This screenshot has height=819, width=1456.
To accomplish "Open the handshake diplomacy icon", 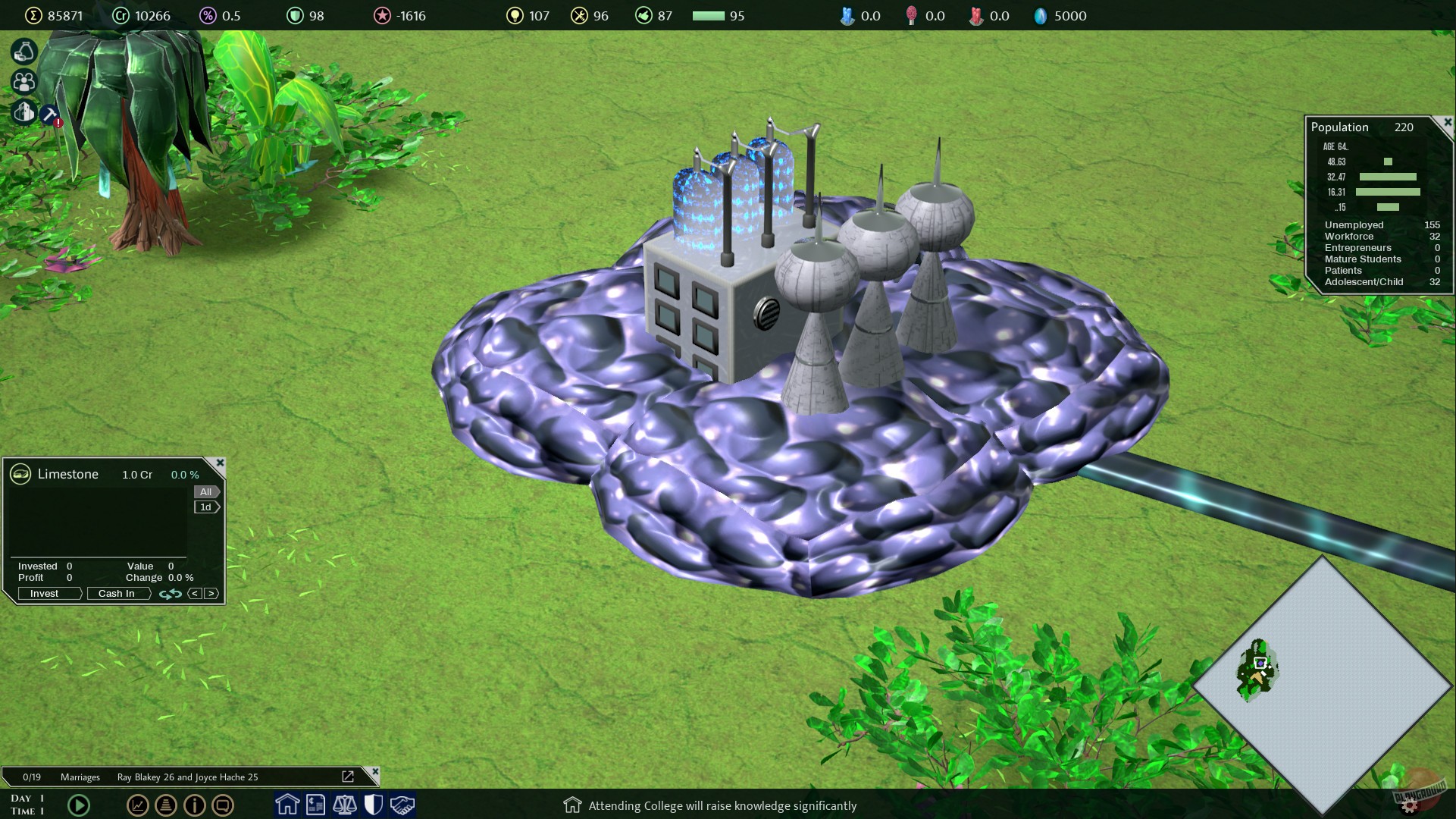I will [402, 805].
